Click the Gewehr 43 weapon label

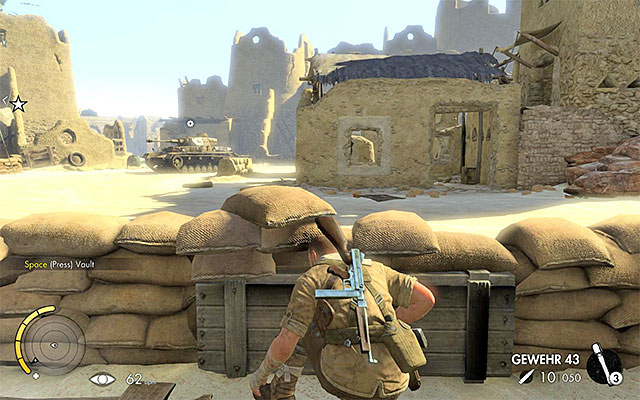tap(546, 358)
